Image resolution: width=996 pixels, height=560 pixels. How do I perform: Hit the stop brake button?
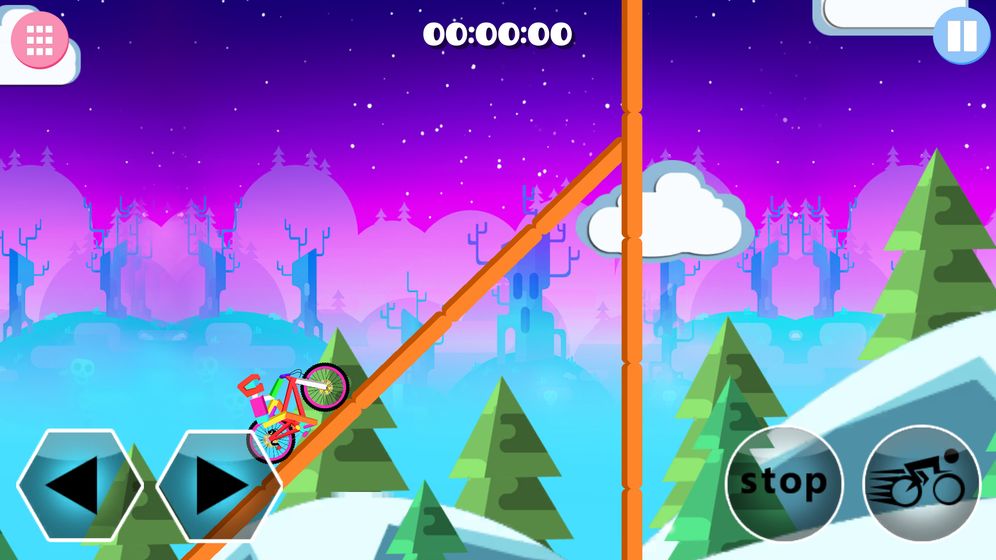coord(784,484)
